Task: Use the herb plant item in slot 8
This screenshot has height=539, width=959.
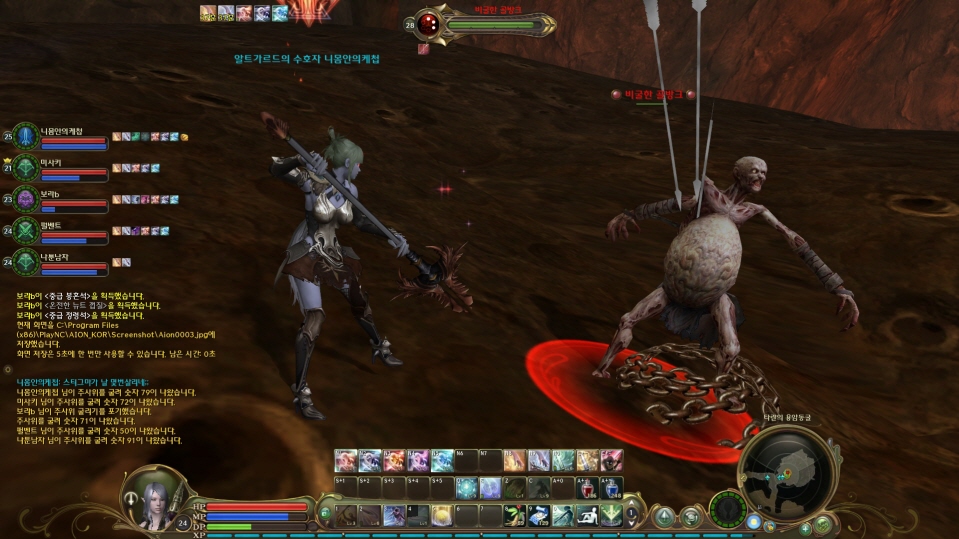Action: coord(516,515)
